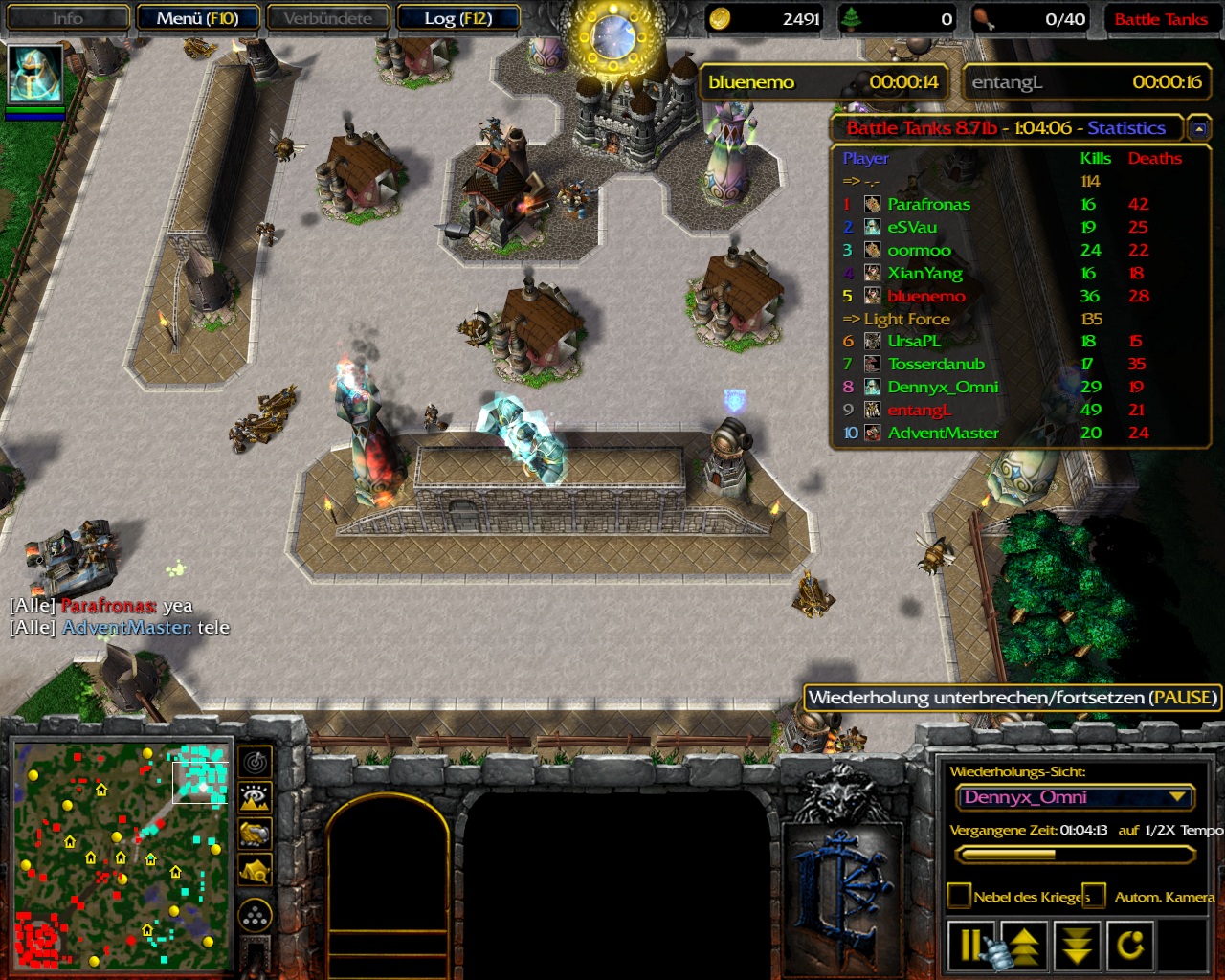Toggle ally color mode handshake button
The height and width of the screenshot is (980, 1225).
(x=256, y=834)
